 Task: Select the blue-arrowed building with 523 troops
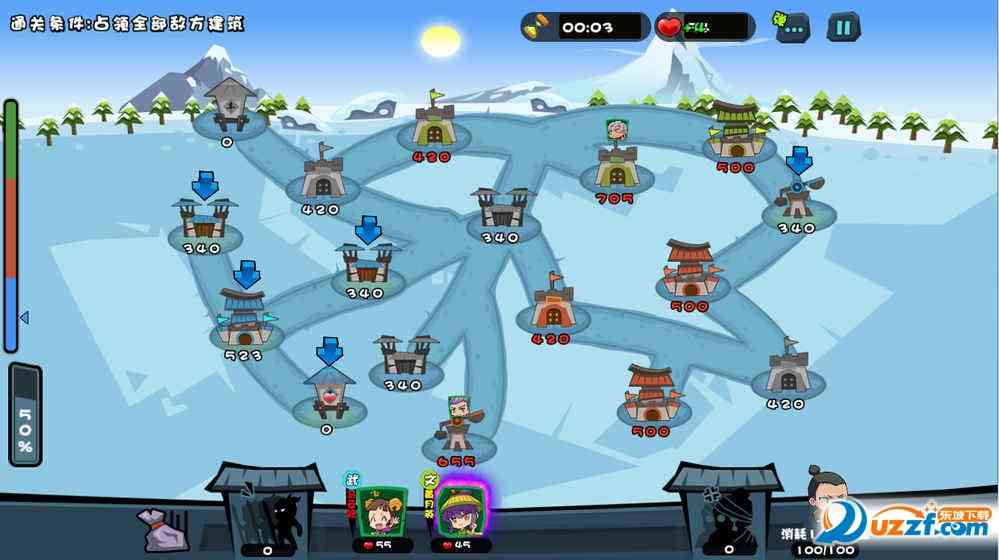pos(243,318)
